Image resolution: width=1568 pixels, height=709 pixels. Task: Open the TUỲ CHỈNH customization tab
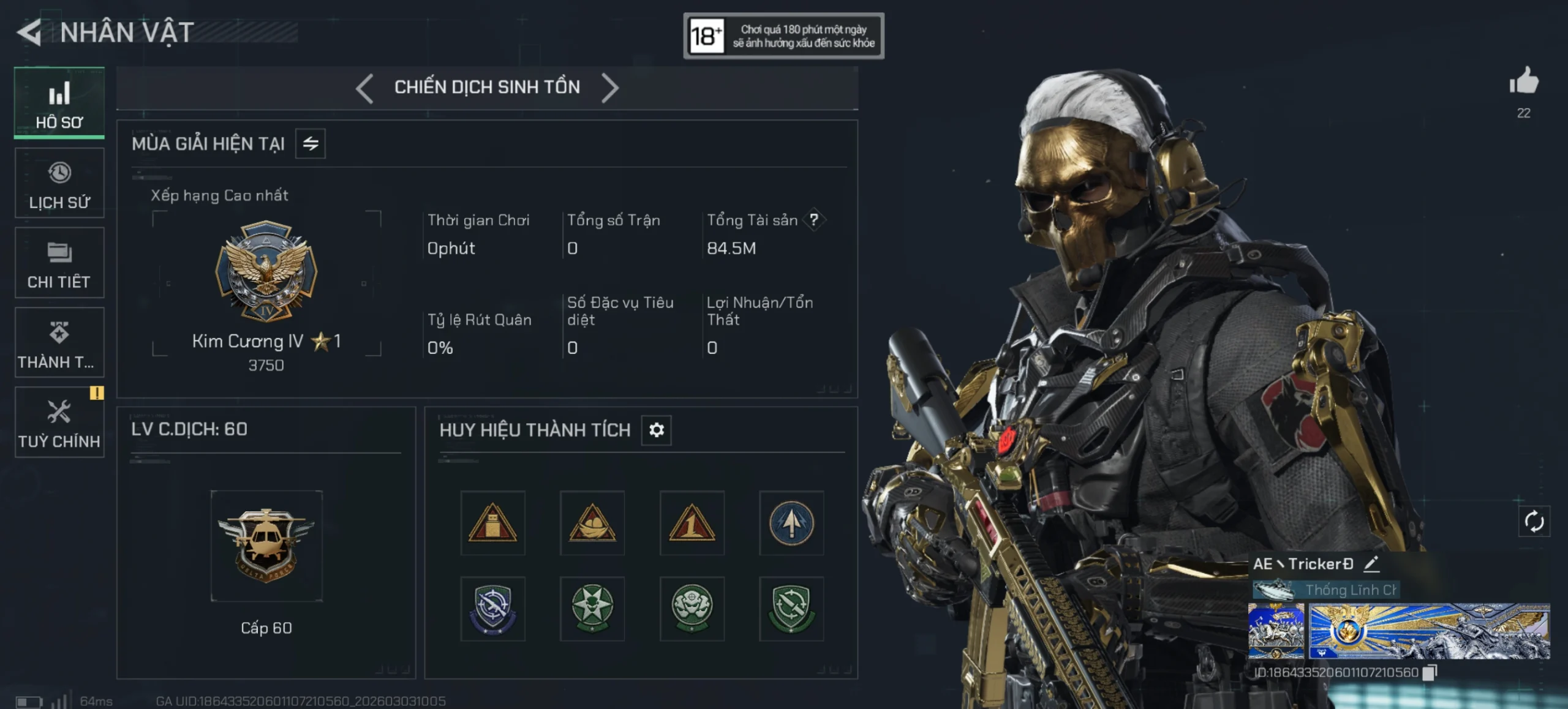pos(59,422)
